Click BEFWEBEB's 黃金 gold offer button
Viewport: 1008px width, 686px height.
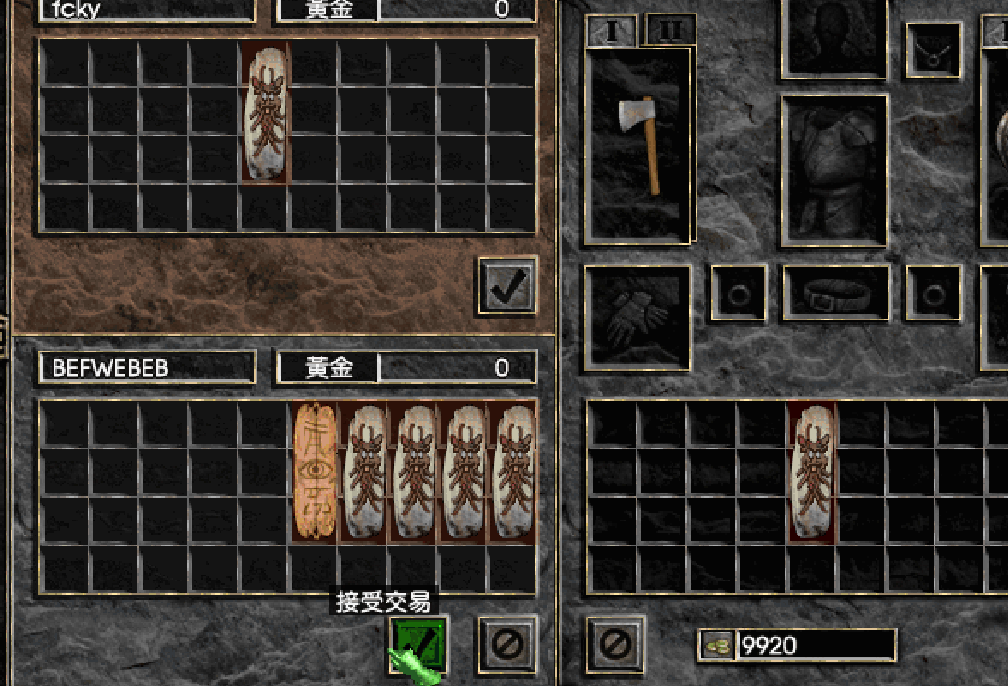[x=328, y=368]
